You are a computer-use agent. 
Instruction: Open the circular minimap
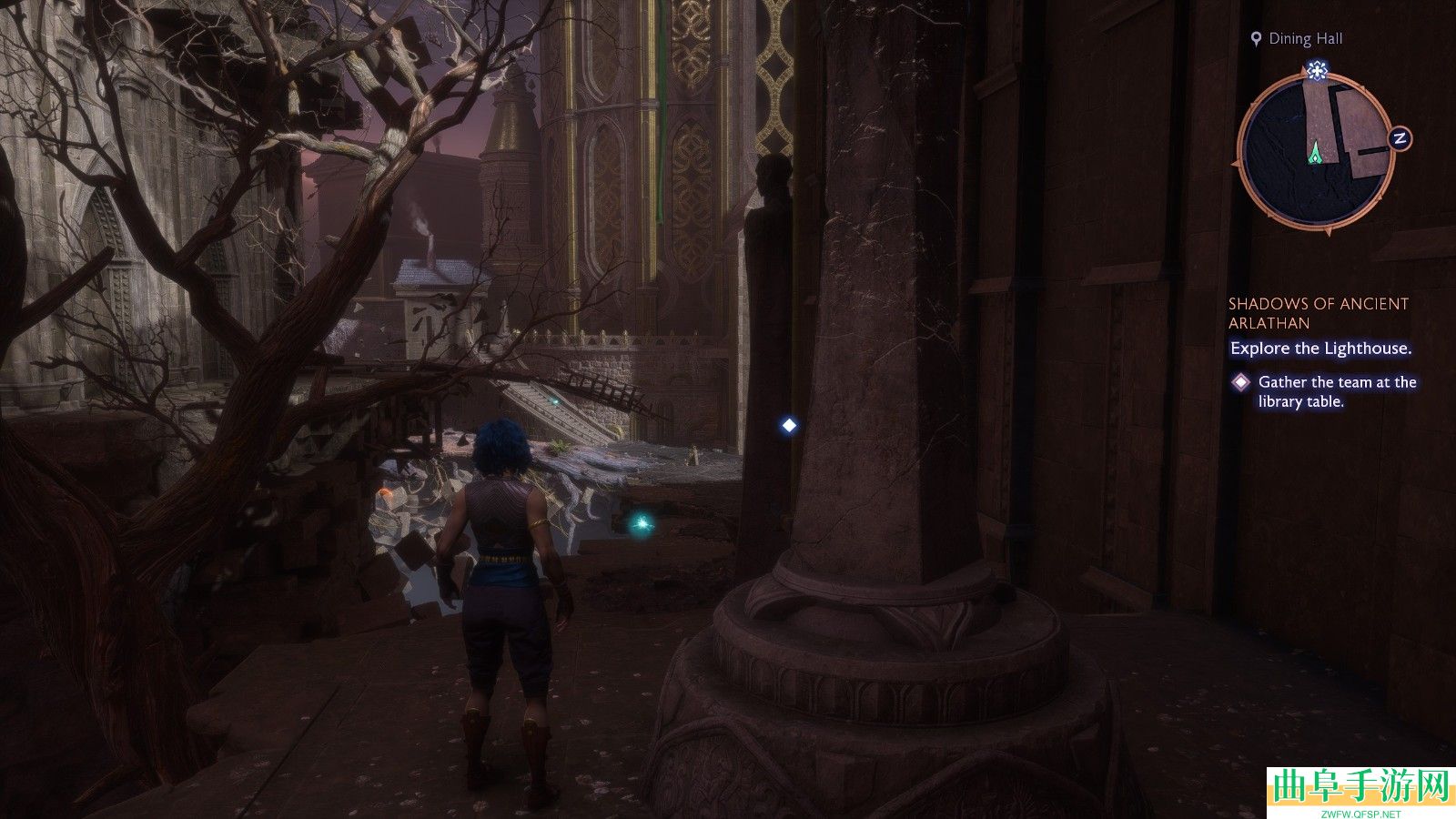1315,151
